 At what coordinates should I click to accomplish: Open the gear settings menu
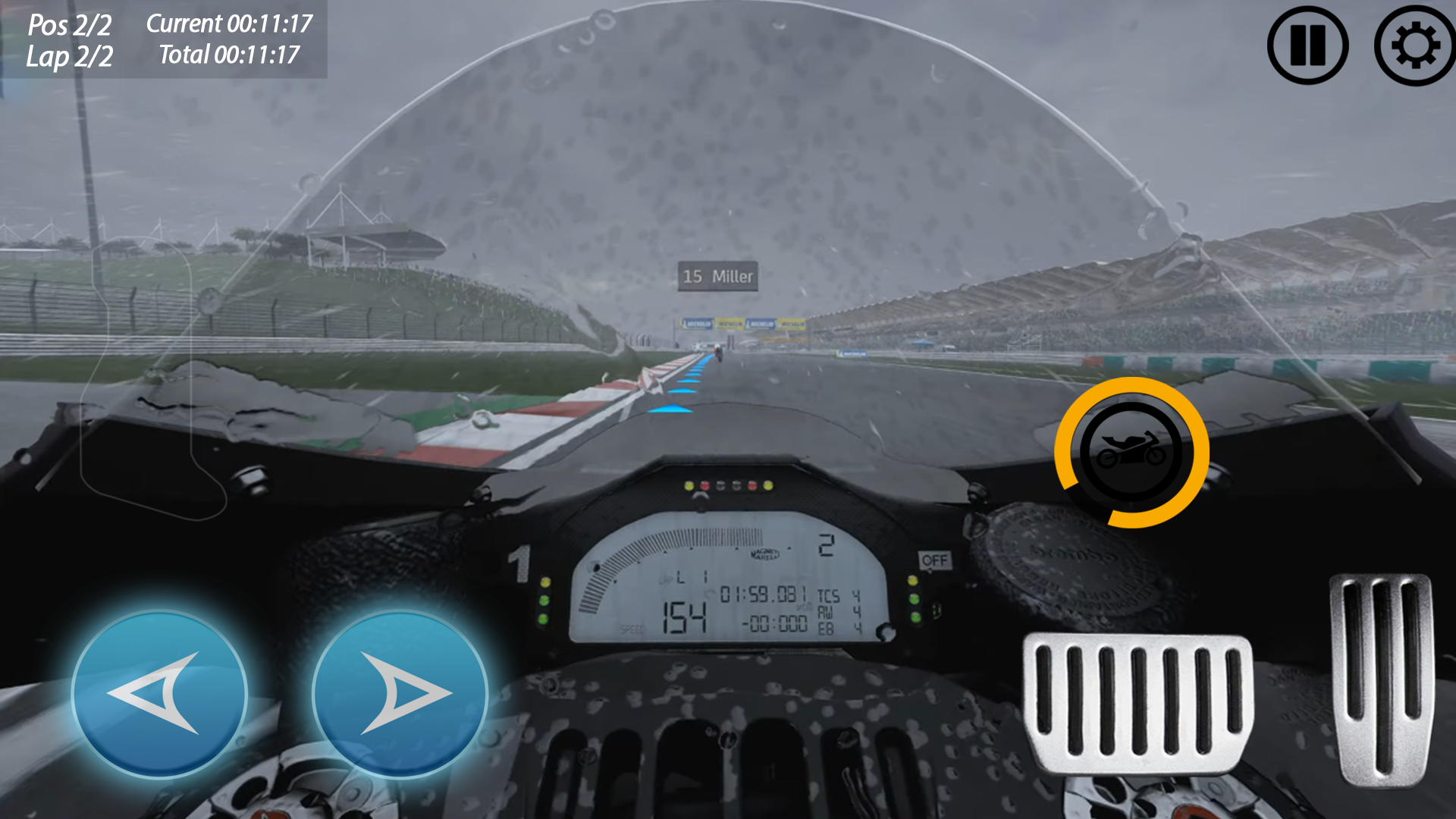point(1414,45)
